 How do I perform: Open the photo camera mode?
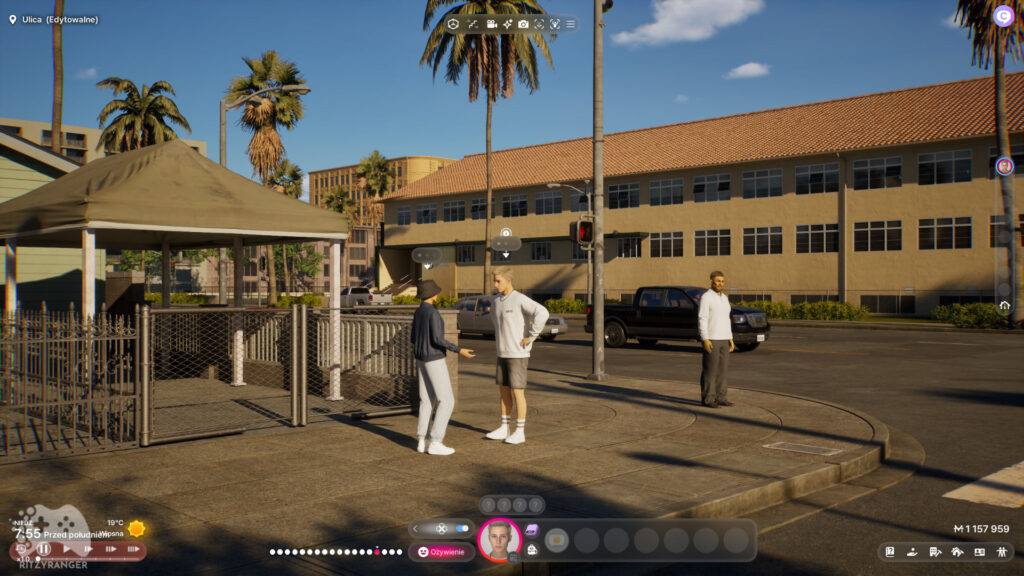pos(523,24)
